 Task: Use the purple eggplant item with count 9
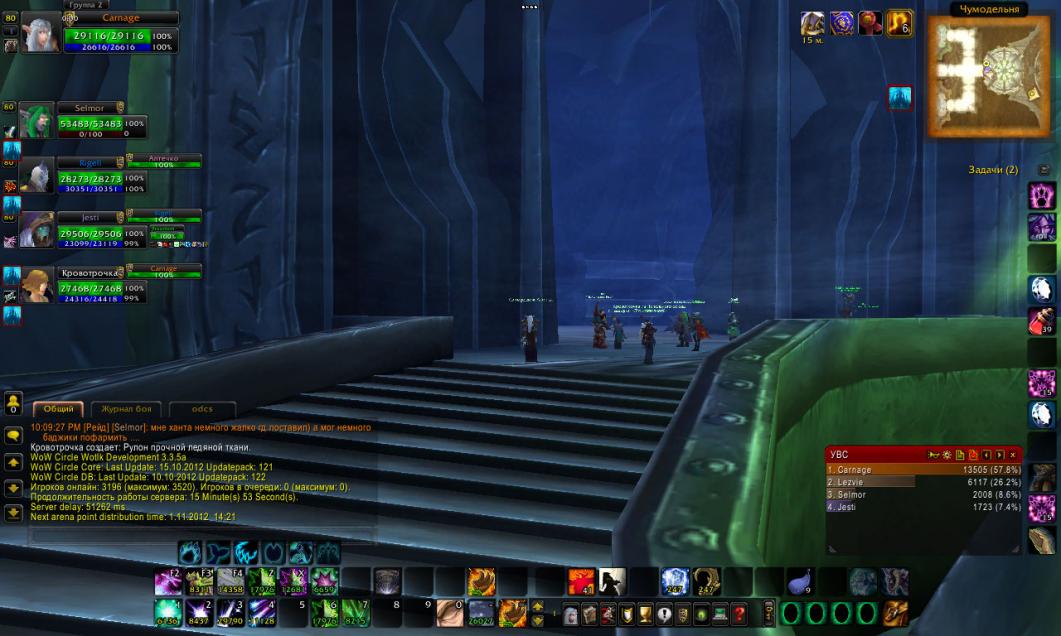tap(799, 580)
